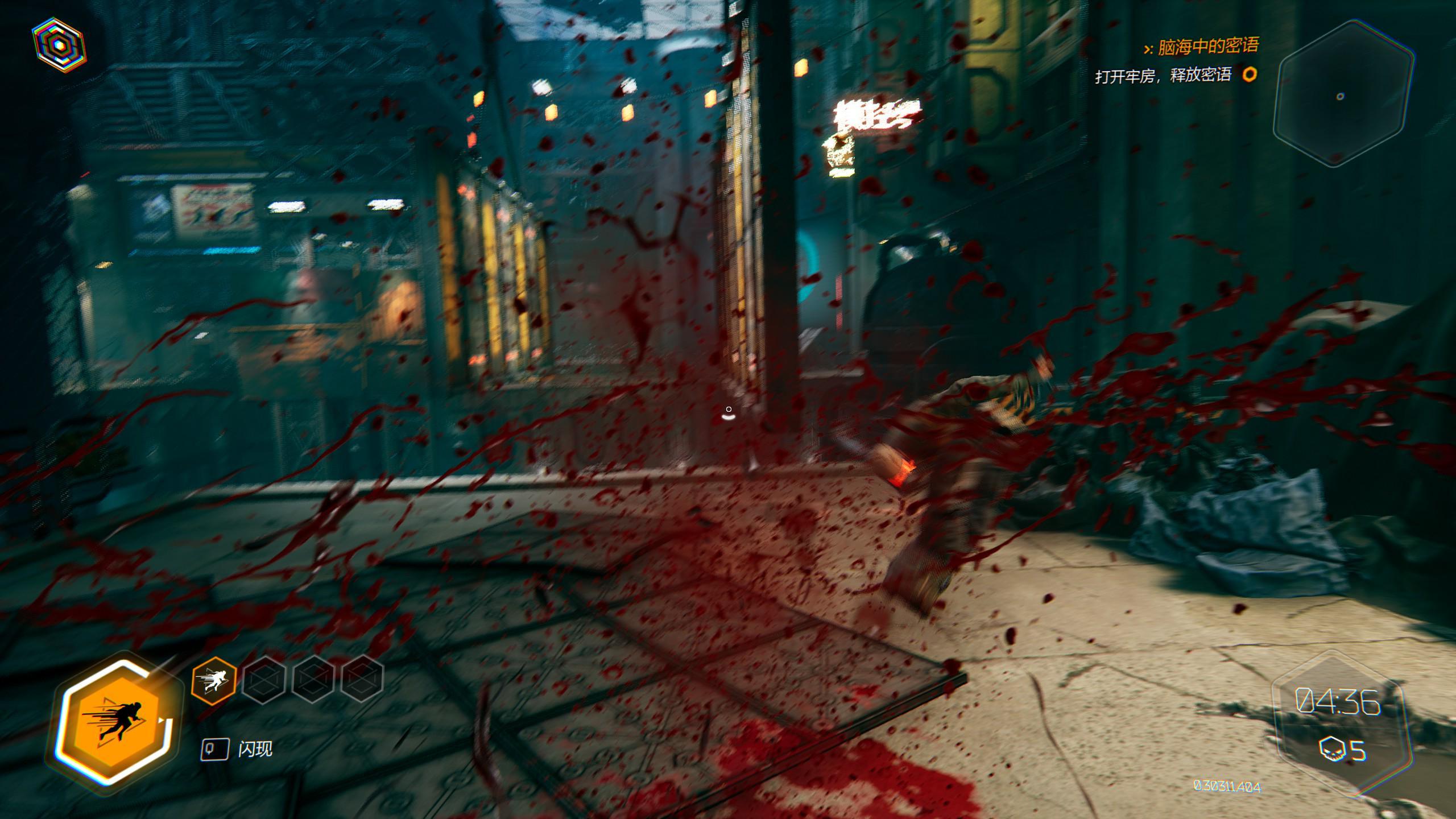The width and height of the screenshot is (1456, 819).
Task: Select the small orange dash ability slot
Action: (x=214, y=680)
